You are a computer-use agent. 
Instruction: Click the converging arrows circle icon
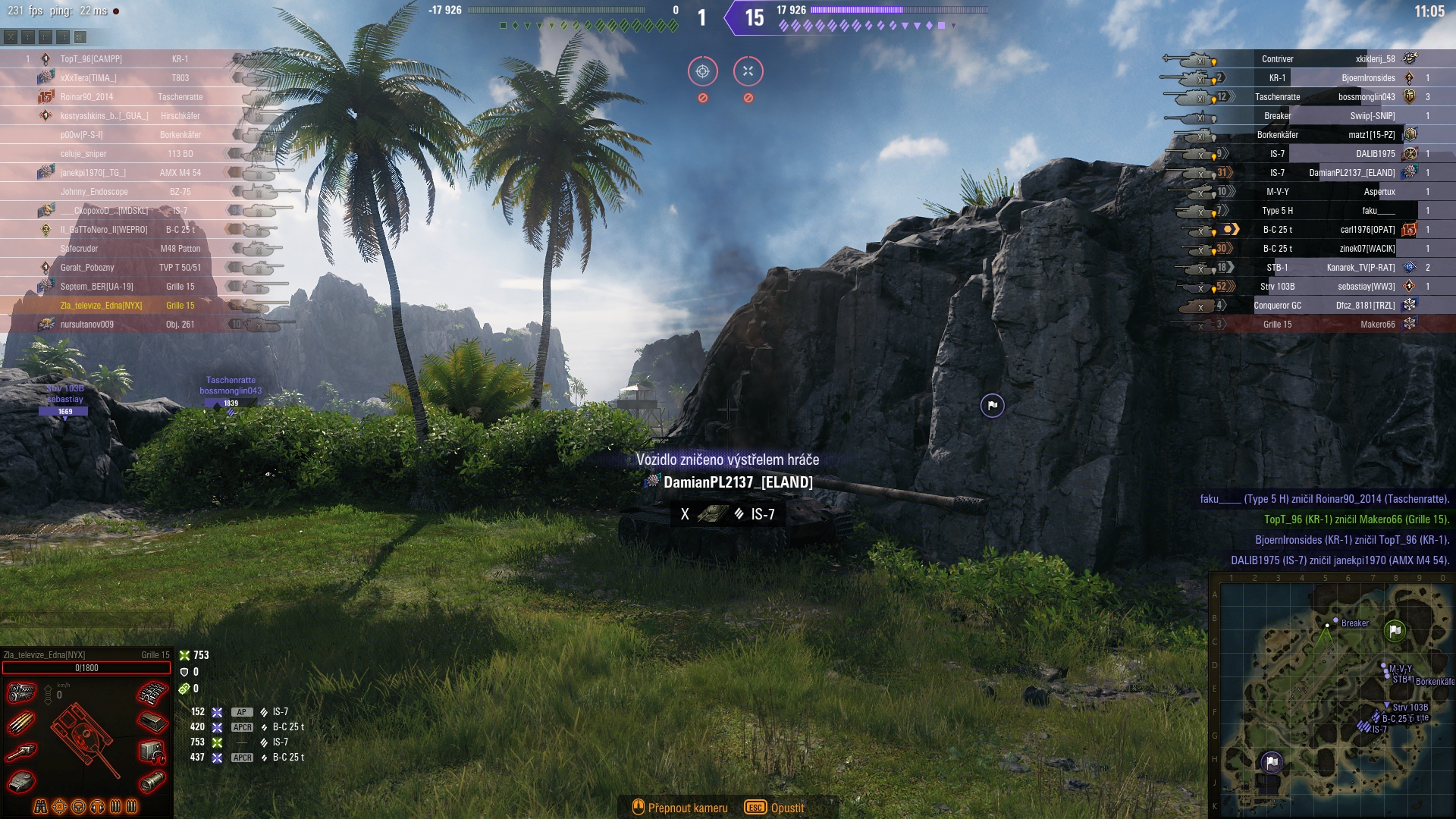pos(748,71)
